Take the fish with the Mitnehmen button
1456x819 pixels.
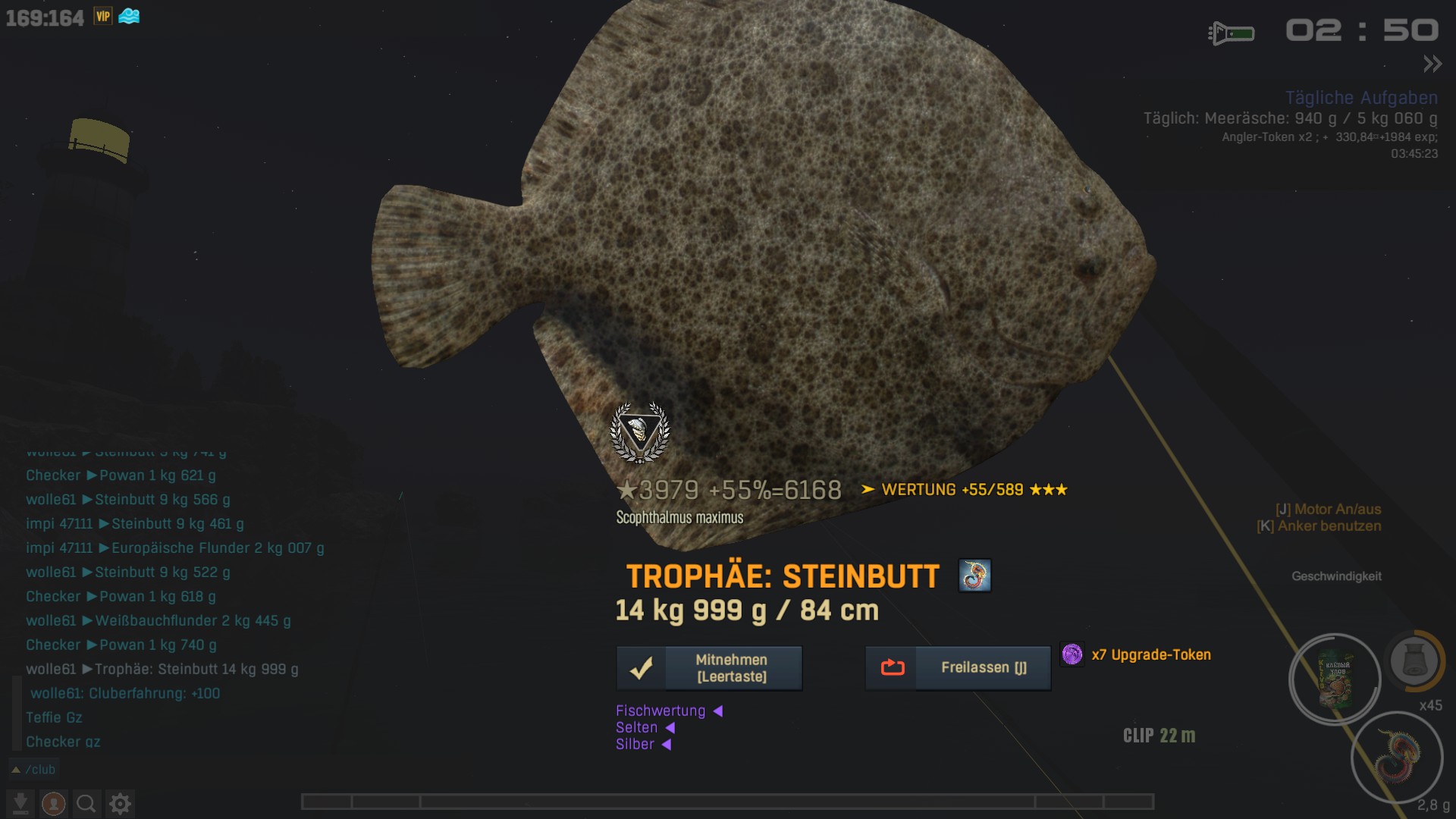pyautogui.click(x=709, y=668)
